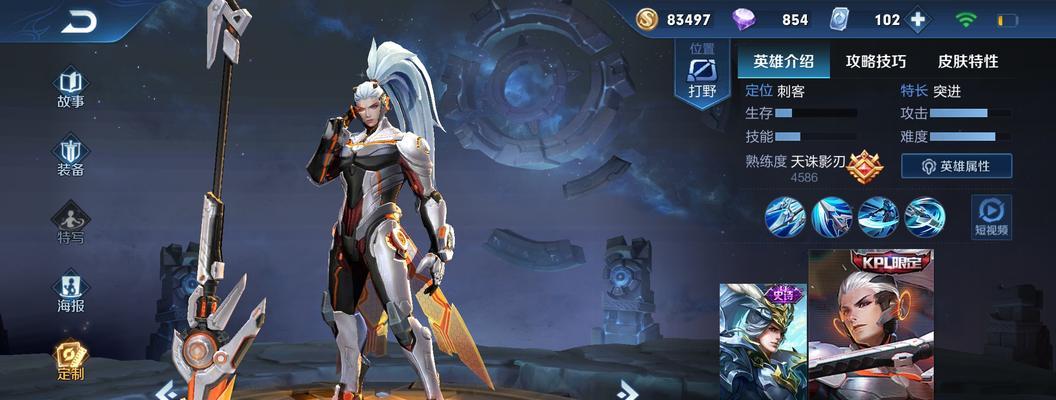The height and width of the screenshot is (400, 1056).
Task: Click the 打野 position button
Action: coord(702,75)
